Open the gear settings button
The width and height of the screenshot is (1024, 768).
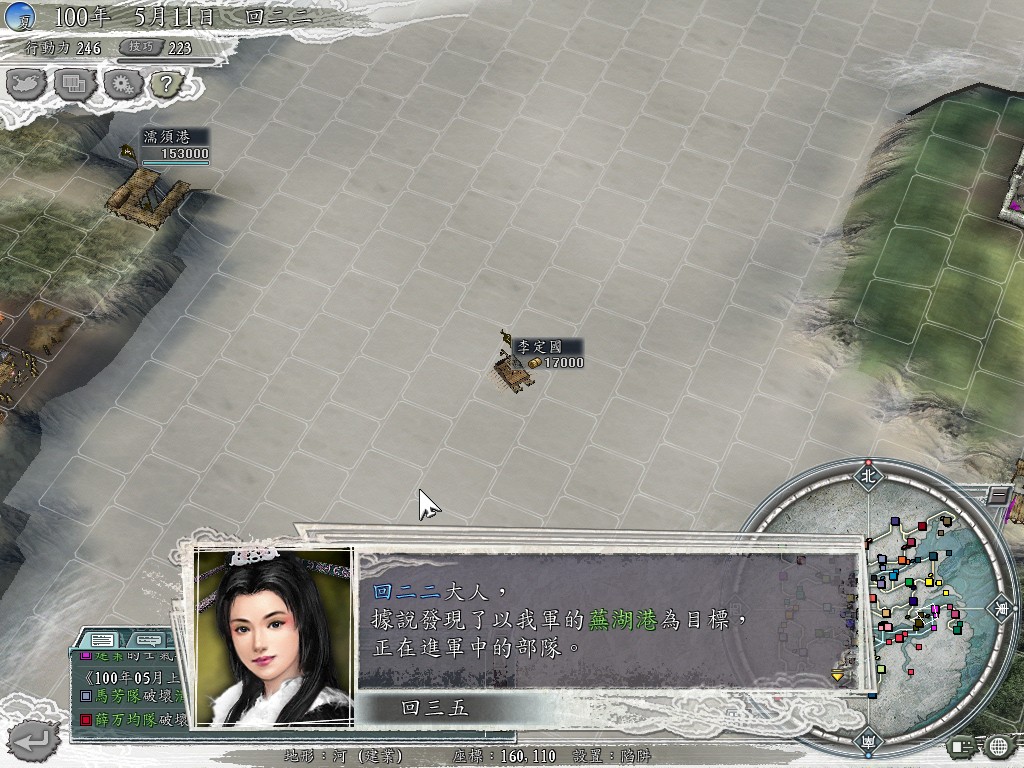point(122,84)
